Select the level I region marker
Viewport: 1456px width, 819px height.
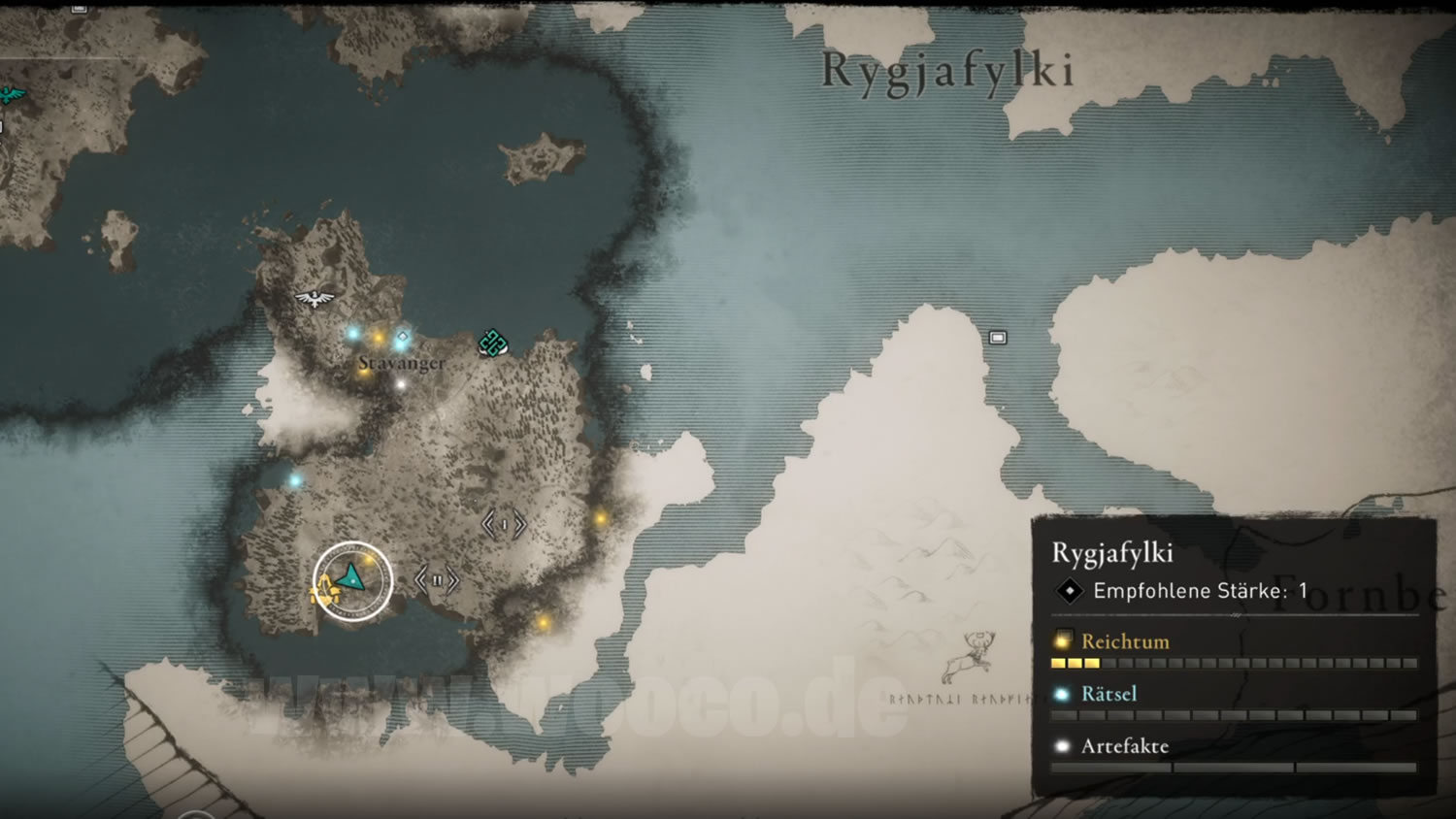point(505,525)
